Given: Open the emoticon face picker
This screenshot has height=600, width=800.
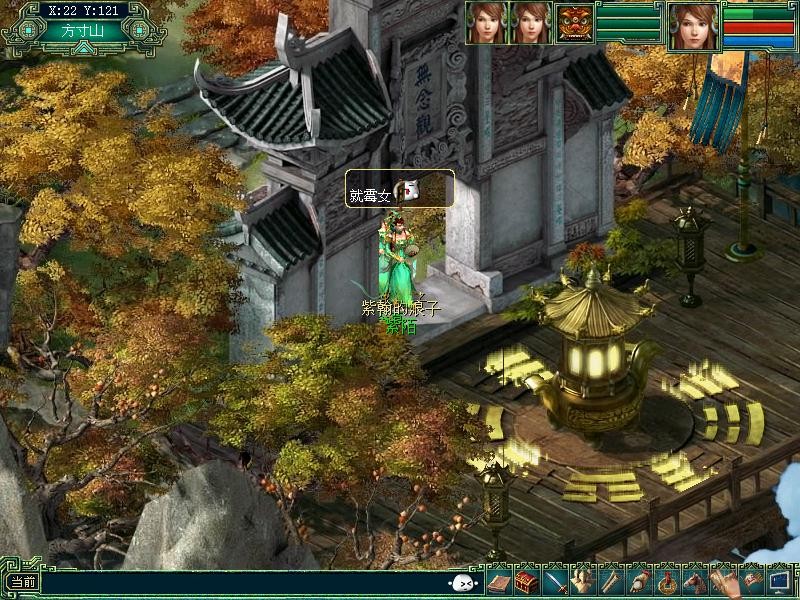Looking at the screenshot, I should point(461,583).
